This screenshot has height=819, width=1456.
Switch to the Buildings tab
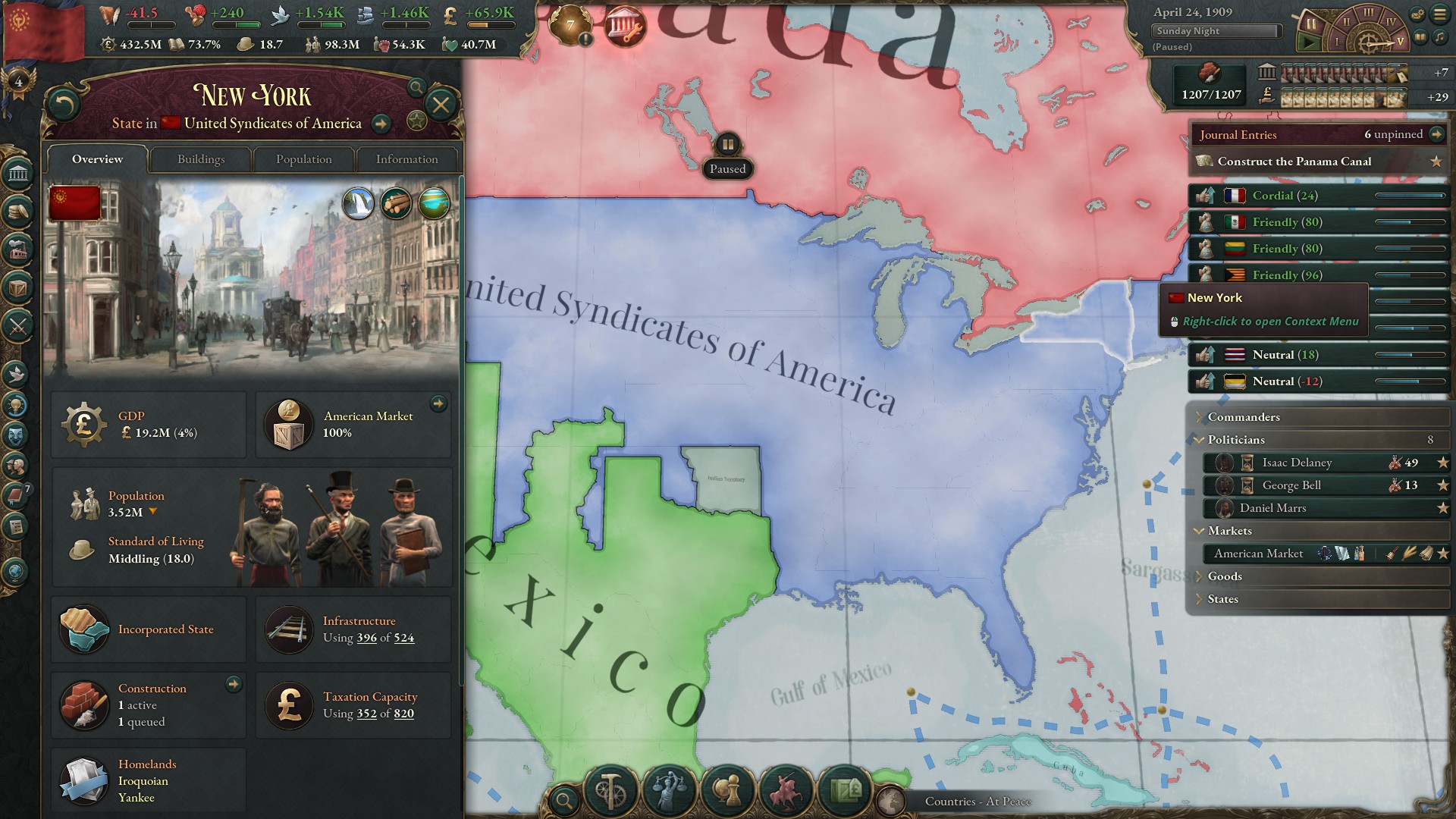[x=200, y=159]
